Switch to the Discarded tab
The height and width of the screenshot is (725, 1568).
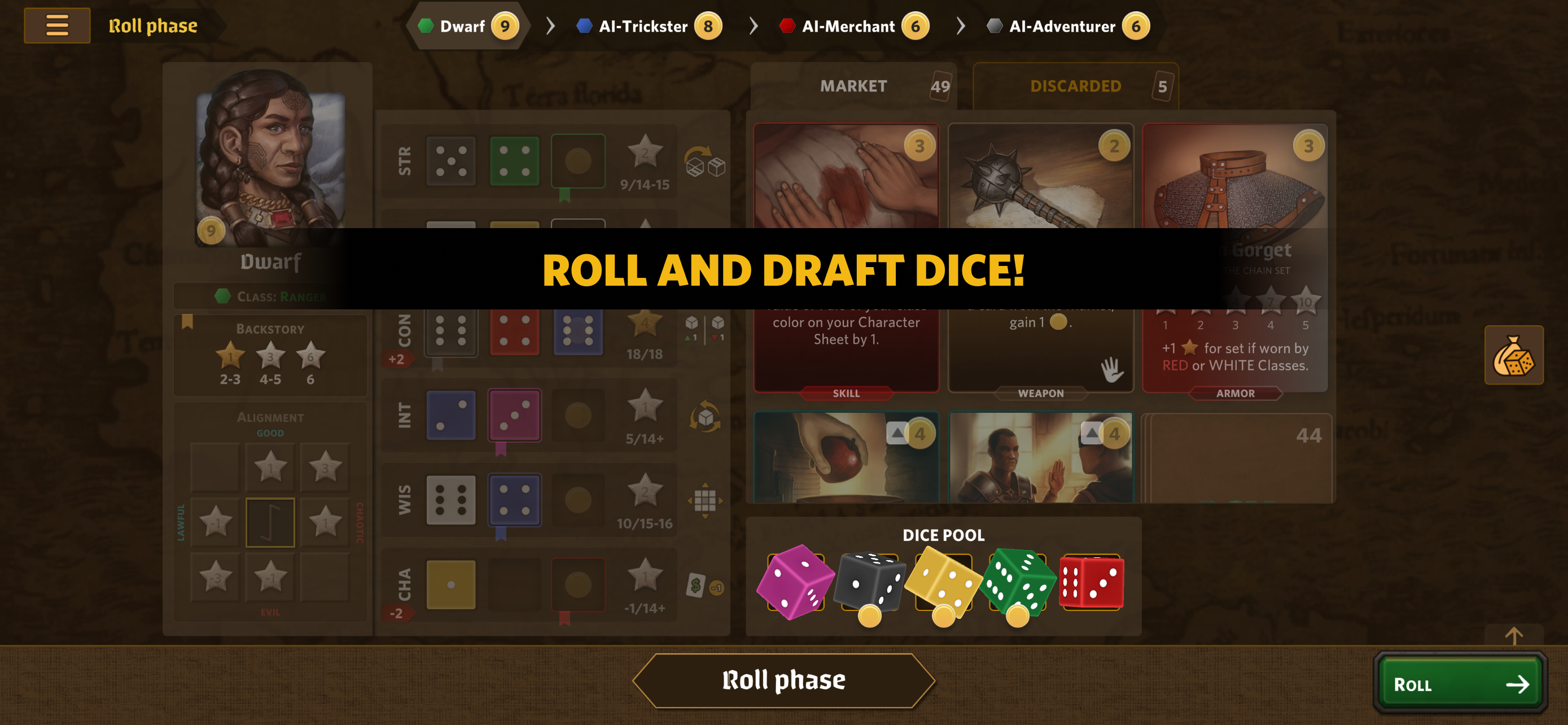pyautogui.click(x=1076, y=86)
